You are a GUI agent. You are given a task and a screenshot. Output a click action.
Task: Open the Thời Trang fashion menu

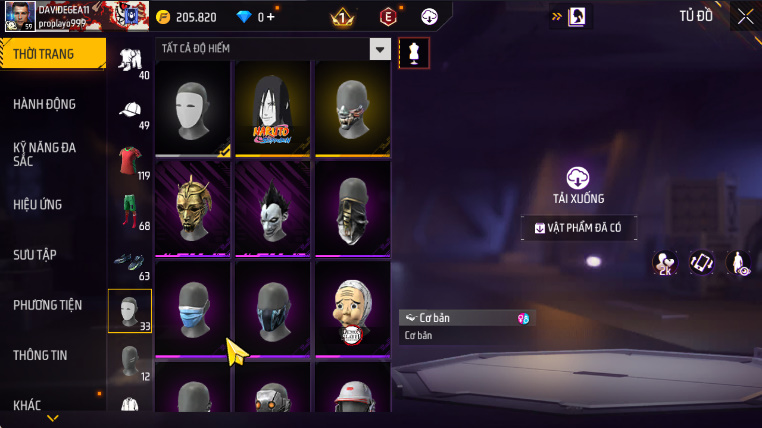tap(50, 54)
